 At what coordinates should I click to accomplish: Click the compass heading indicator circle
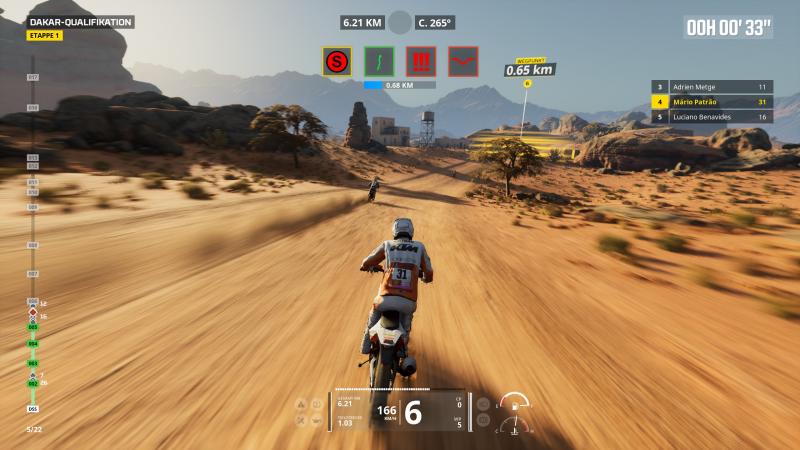point(400,22)
